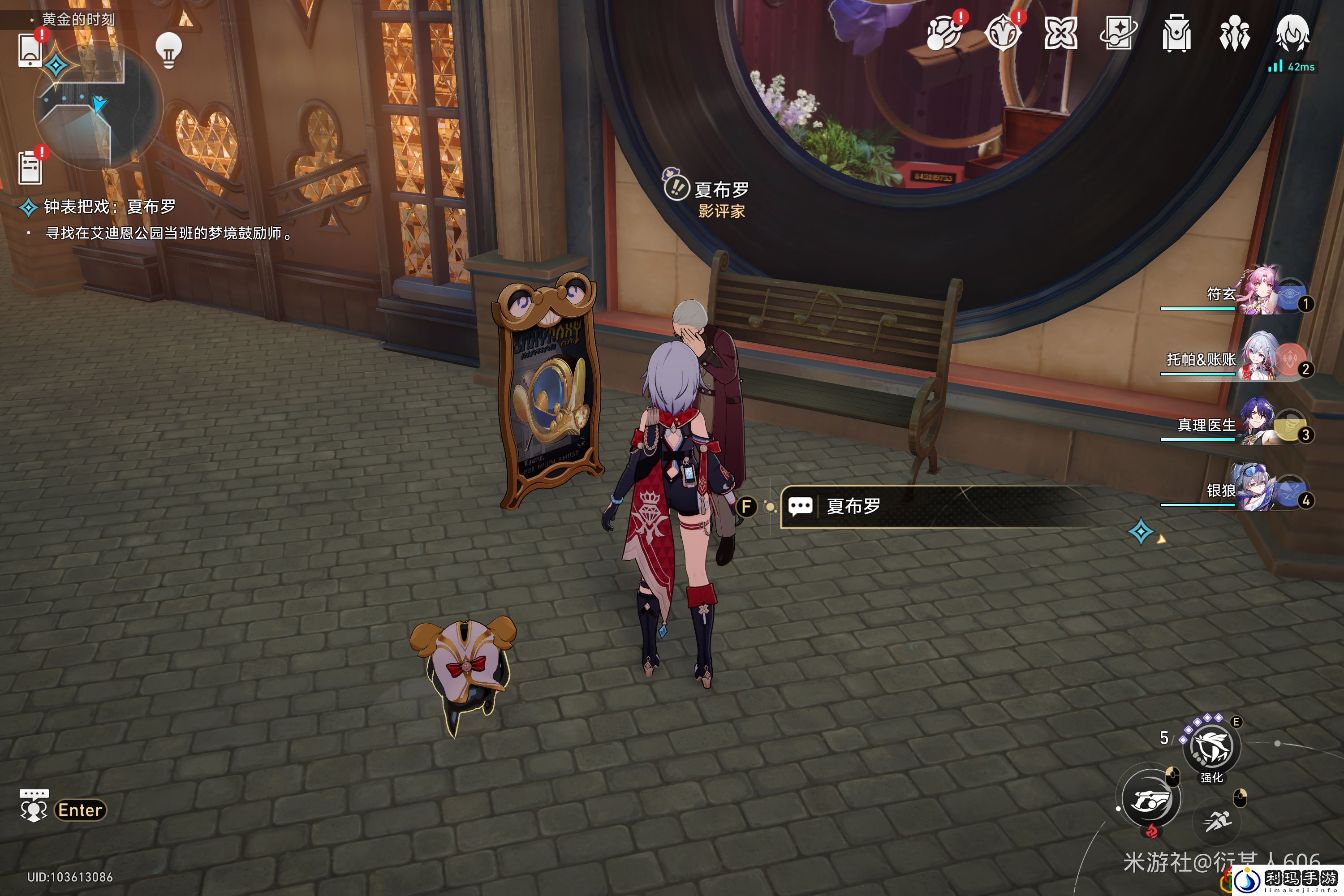The height and width of the screenshot is (896, 1344).
Task: Select the 钟表把戏：夏布罗 quest tracker
Action: 108,206
